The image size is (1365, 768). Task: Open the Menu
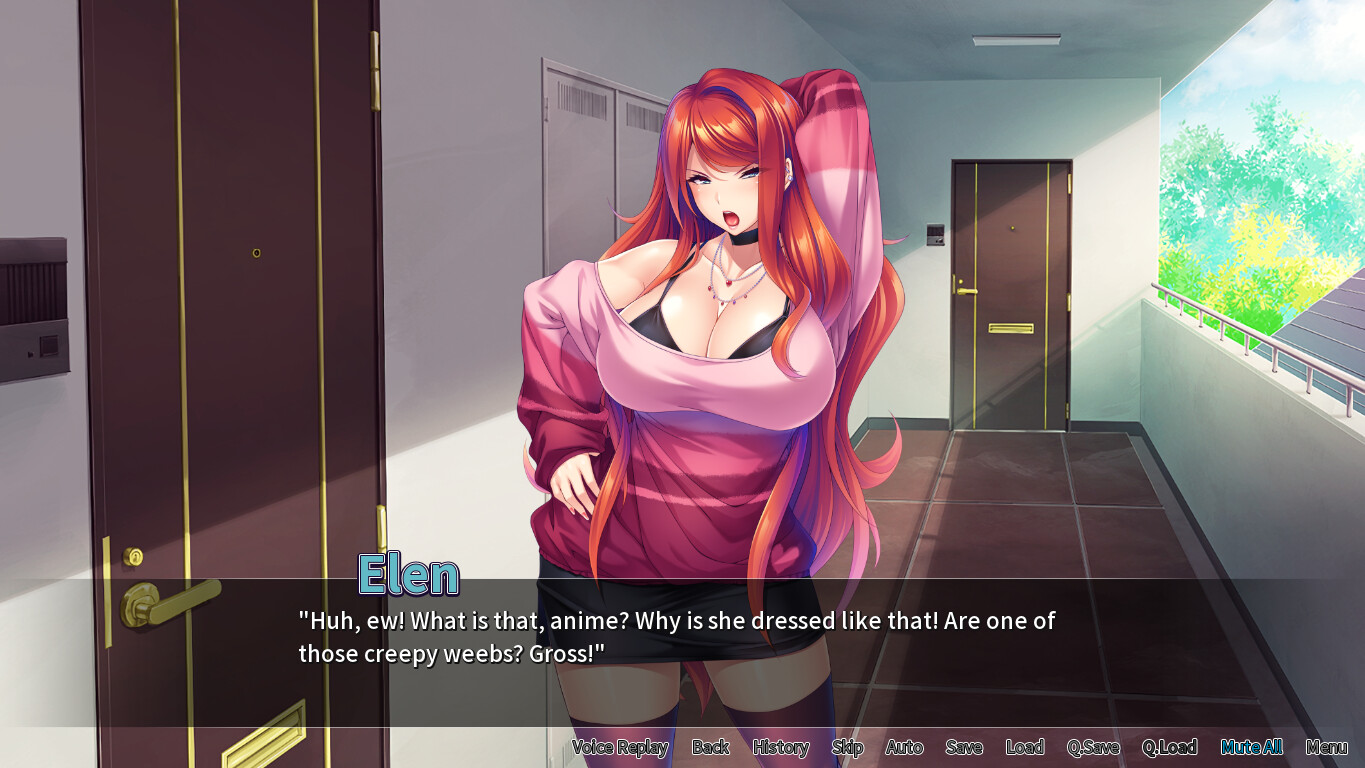point(1327,747)
